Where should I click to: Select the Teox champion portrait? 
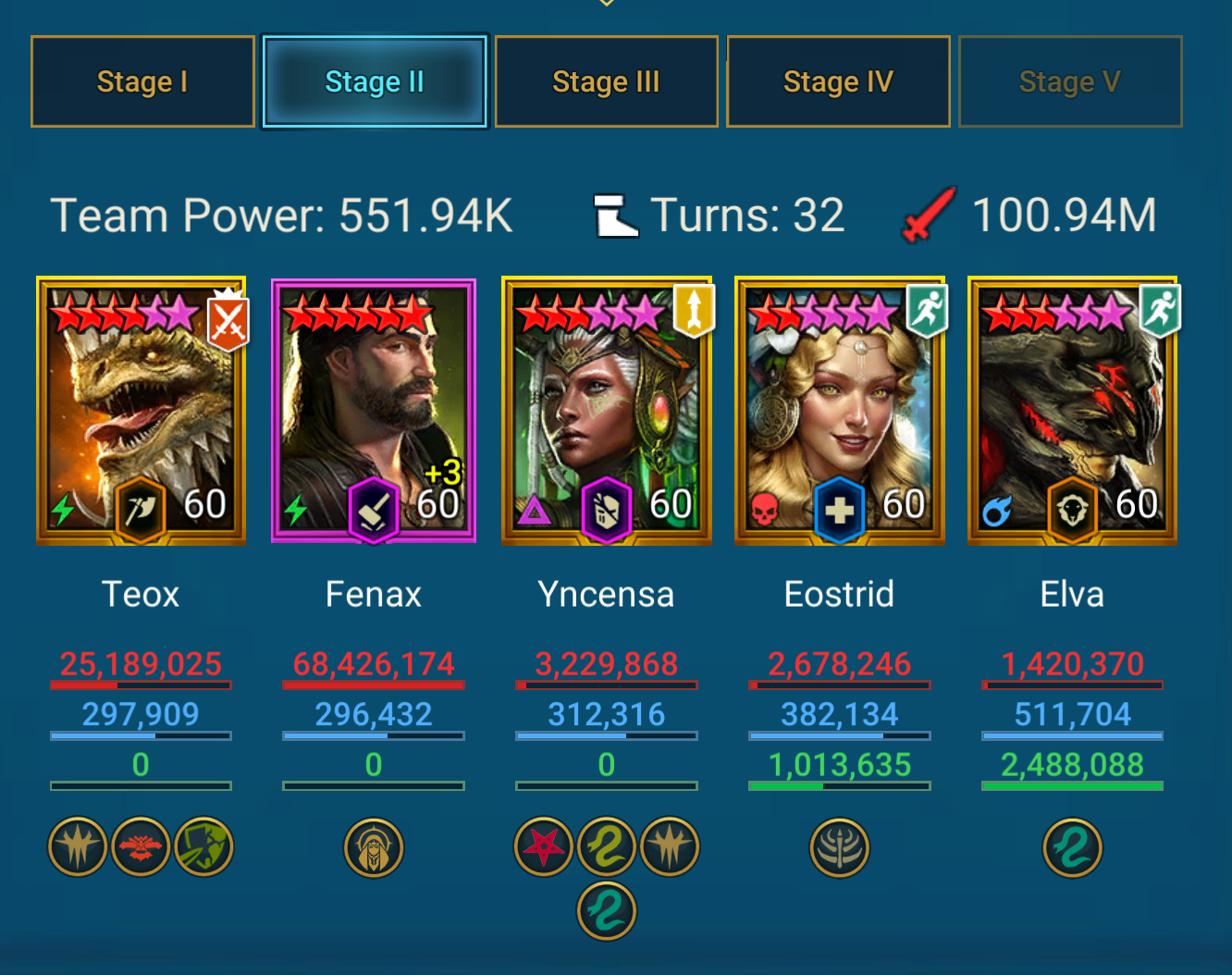click(142, 409)
